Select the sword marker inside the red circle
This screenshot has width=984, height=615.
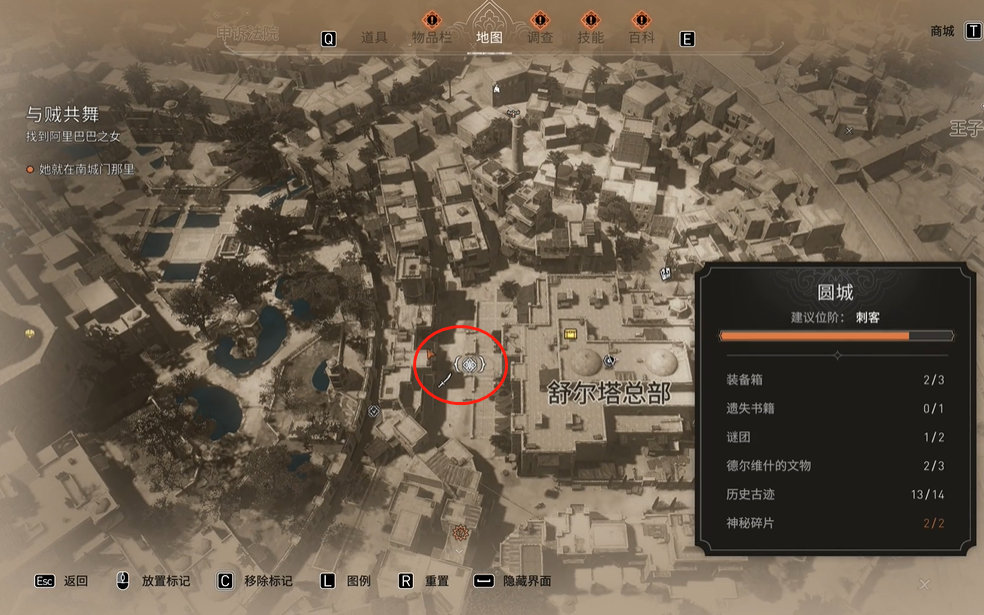pyautogui.click(x=444, y=381)
